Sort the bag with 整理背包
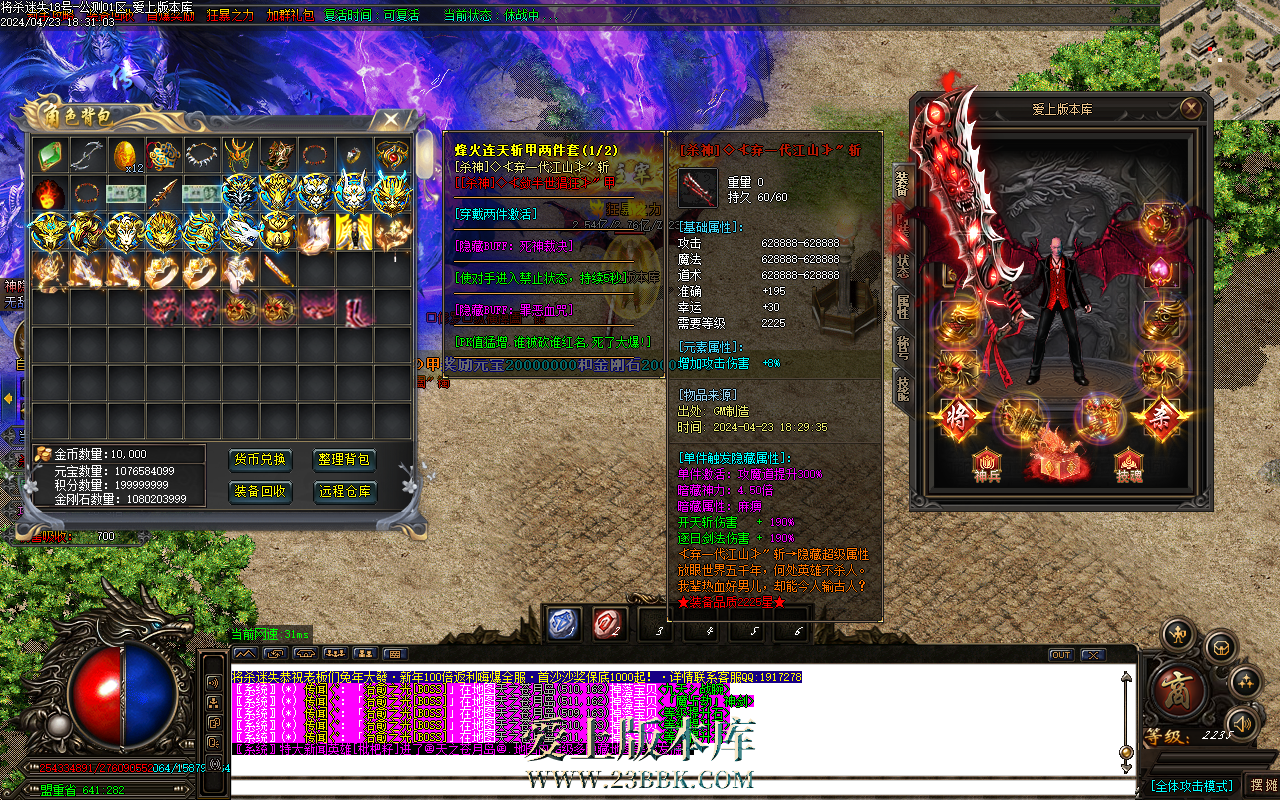1280x800 pixels. point(345,460)
